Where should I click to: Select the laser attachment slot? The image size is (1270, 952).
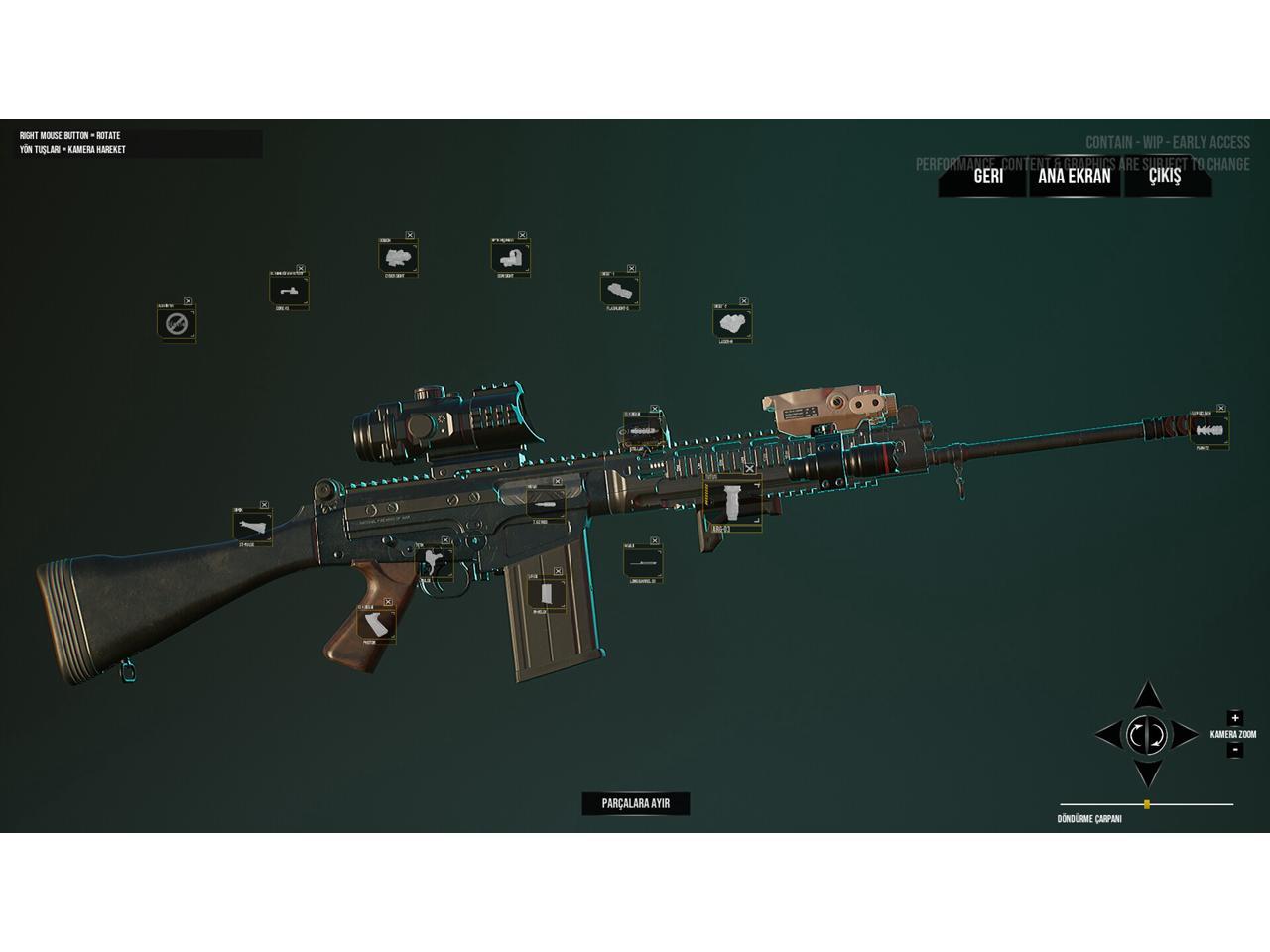pos(731,322)
